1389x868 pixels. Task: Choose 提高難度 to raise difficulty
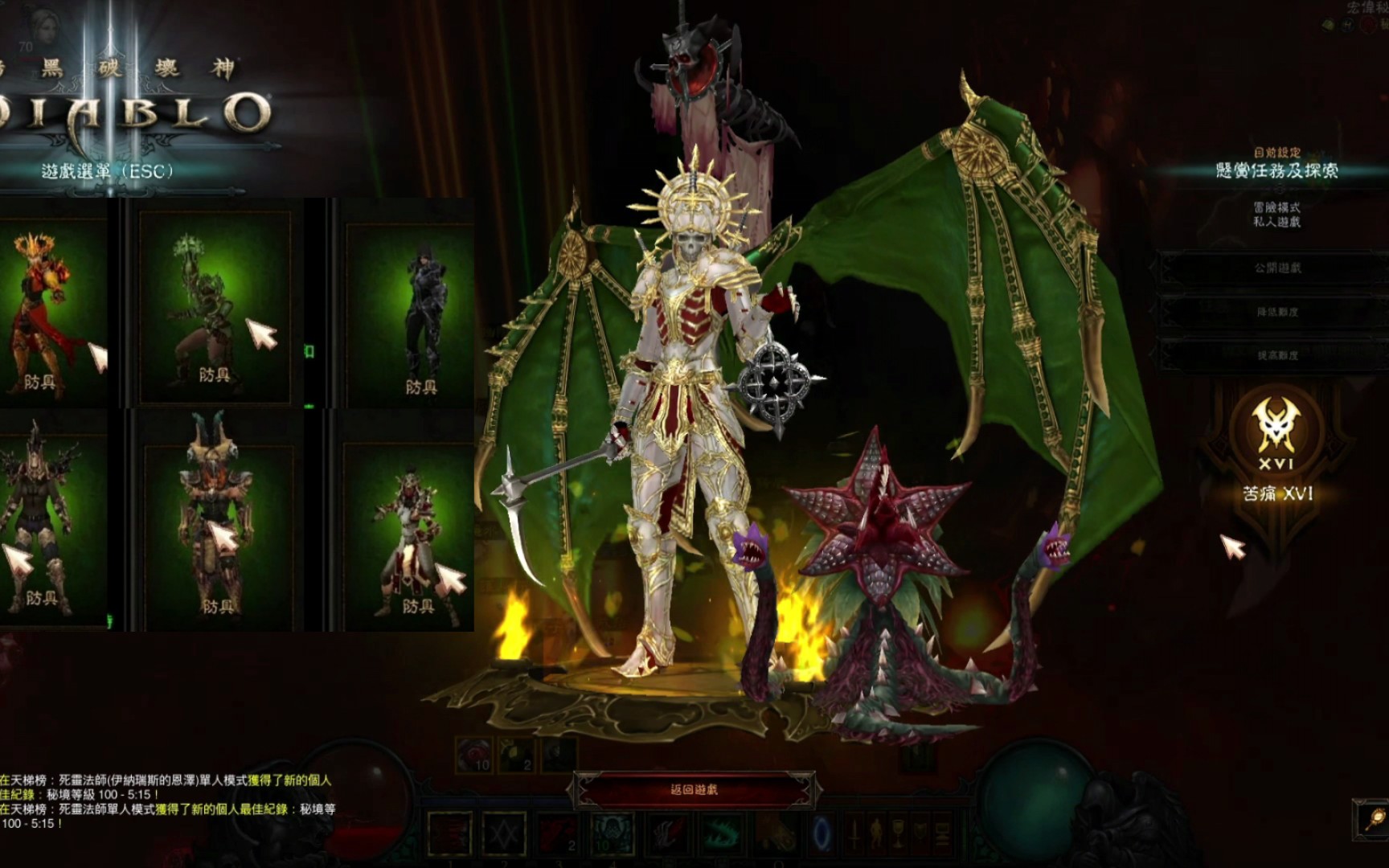click(x=1276, y=354)
